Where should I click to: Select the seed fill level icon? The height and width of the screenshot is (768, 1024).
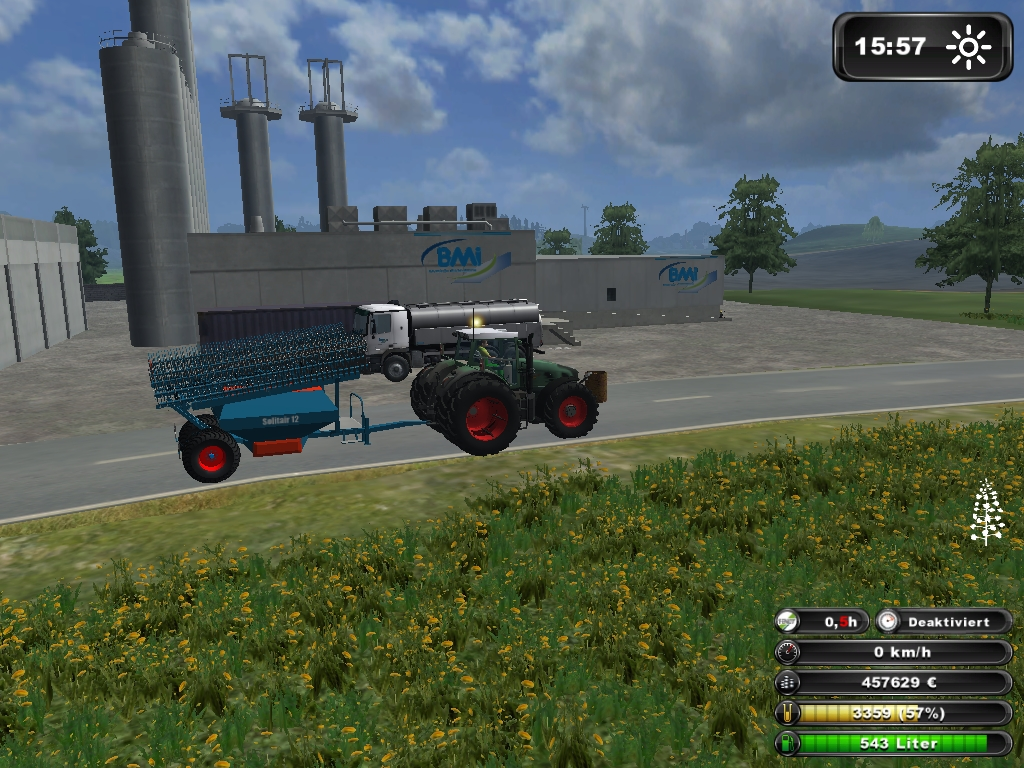coord(788,713)
